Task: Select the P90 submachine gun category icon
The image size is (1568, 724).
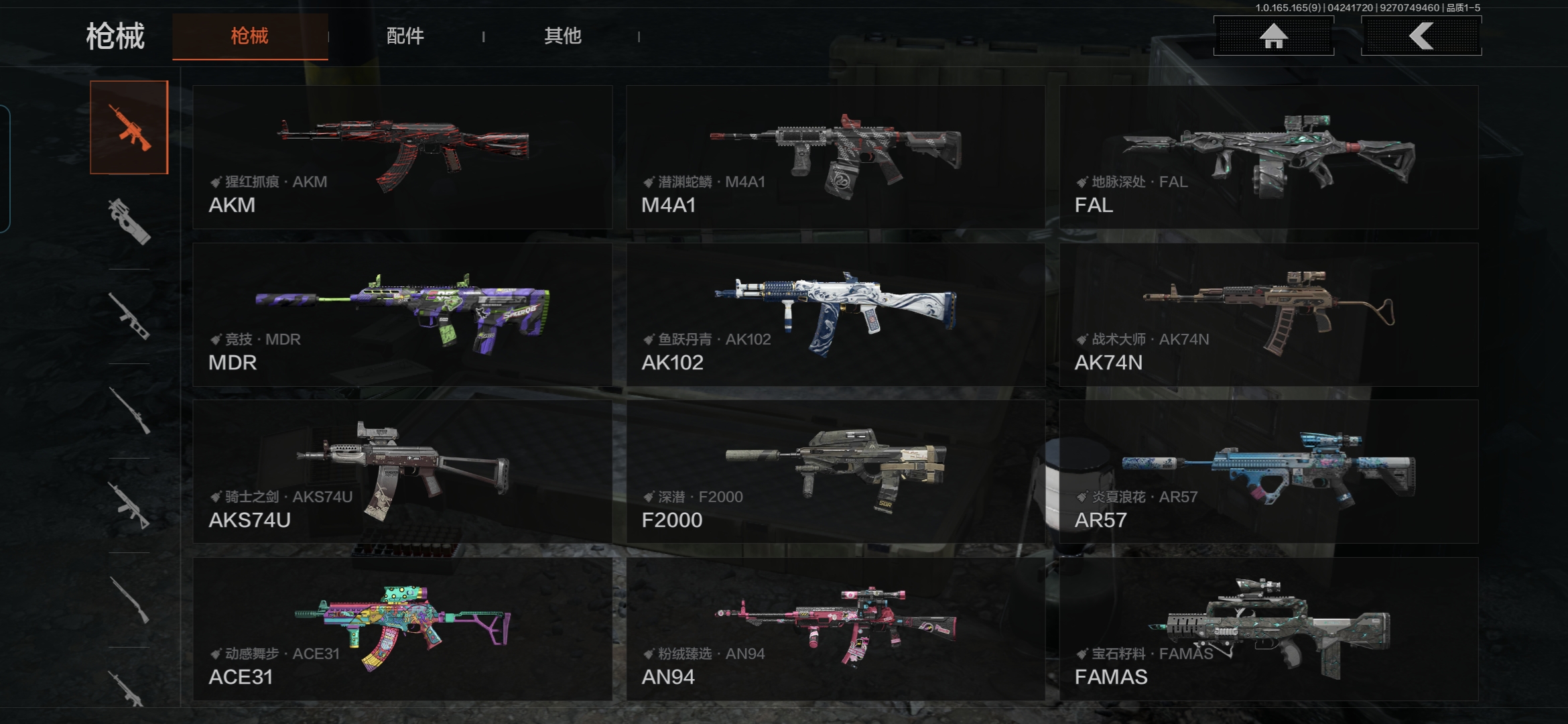Action: coord(129,221)
